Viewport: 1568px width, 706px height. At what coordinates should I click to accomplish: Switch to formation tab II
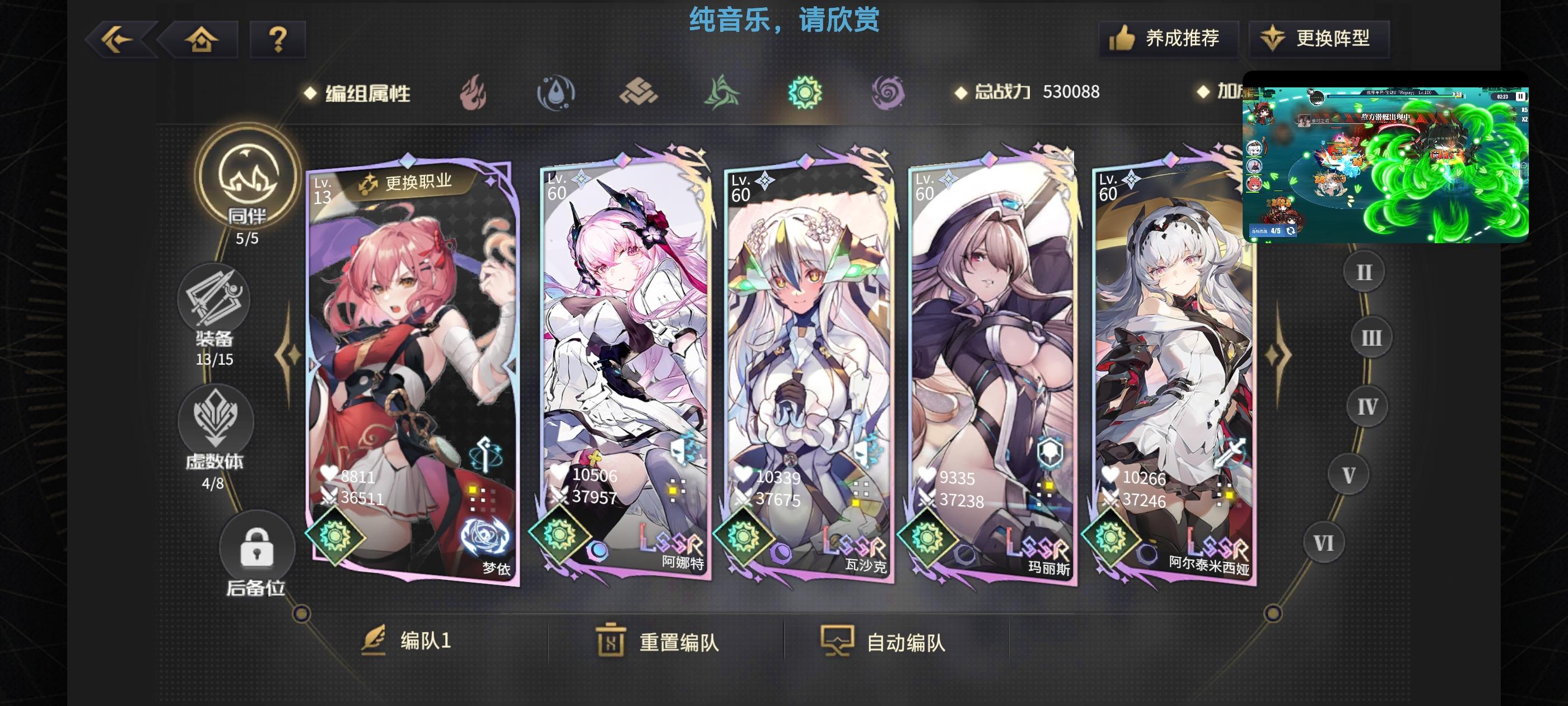pyautogui.click(x=1364, y=271)
